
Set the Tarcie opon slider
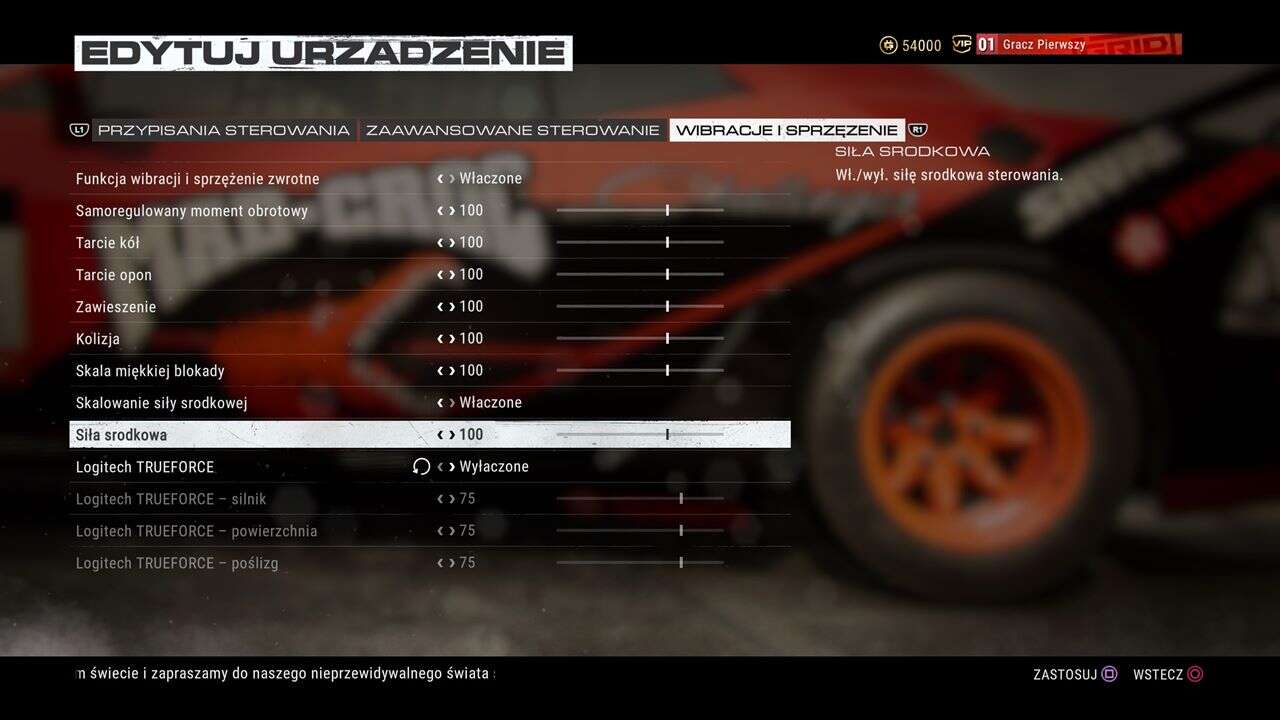(640, 275)
